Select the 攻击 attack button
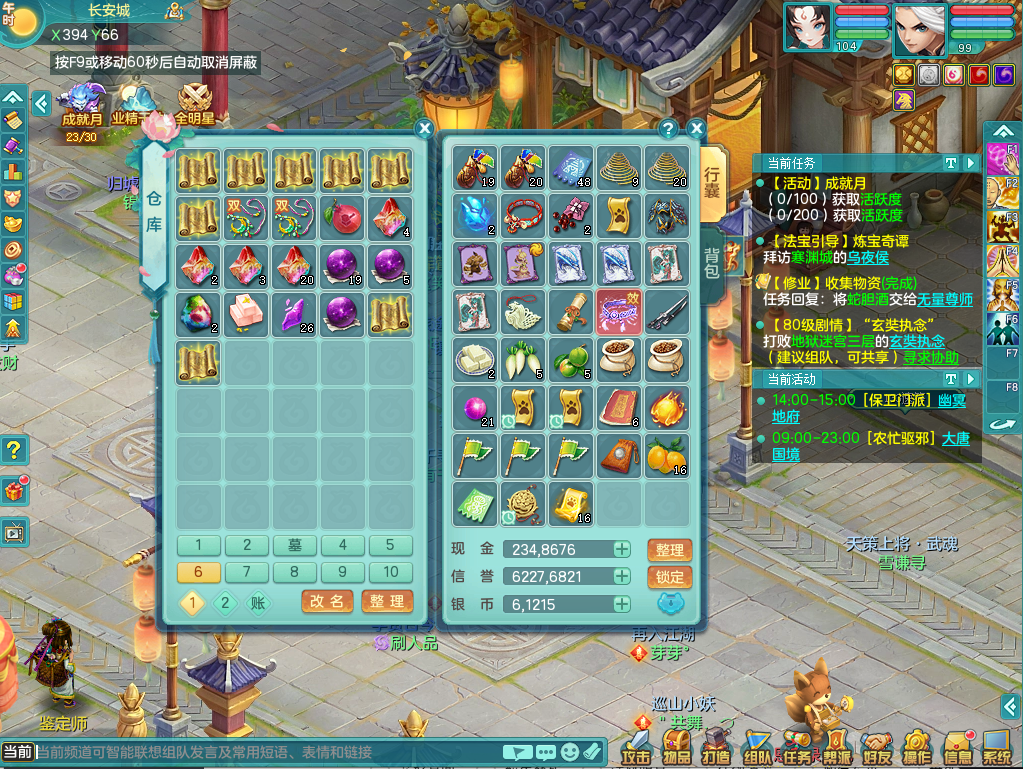 (x=636, y=746)
